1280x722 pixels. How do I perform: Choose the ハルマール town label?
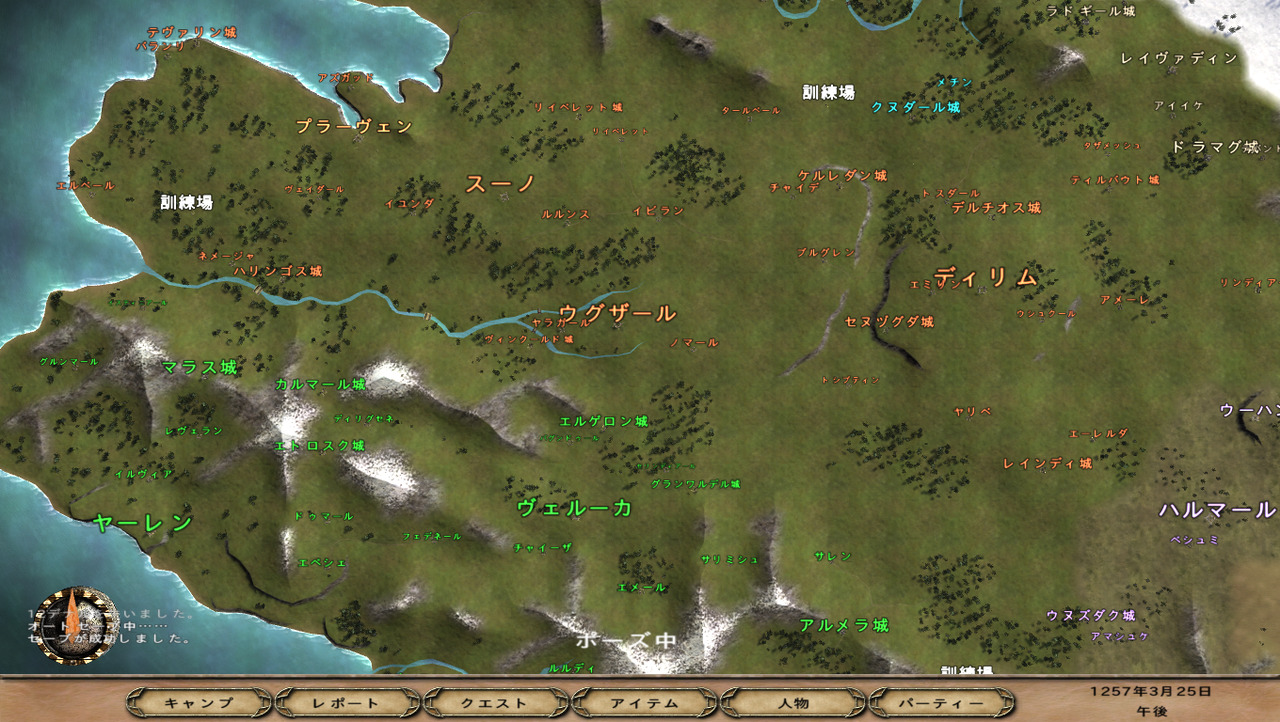coord(1217,510)
